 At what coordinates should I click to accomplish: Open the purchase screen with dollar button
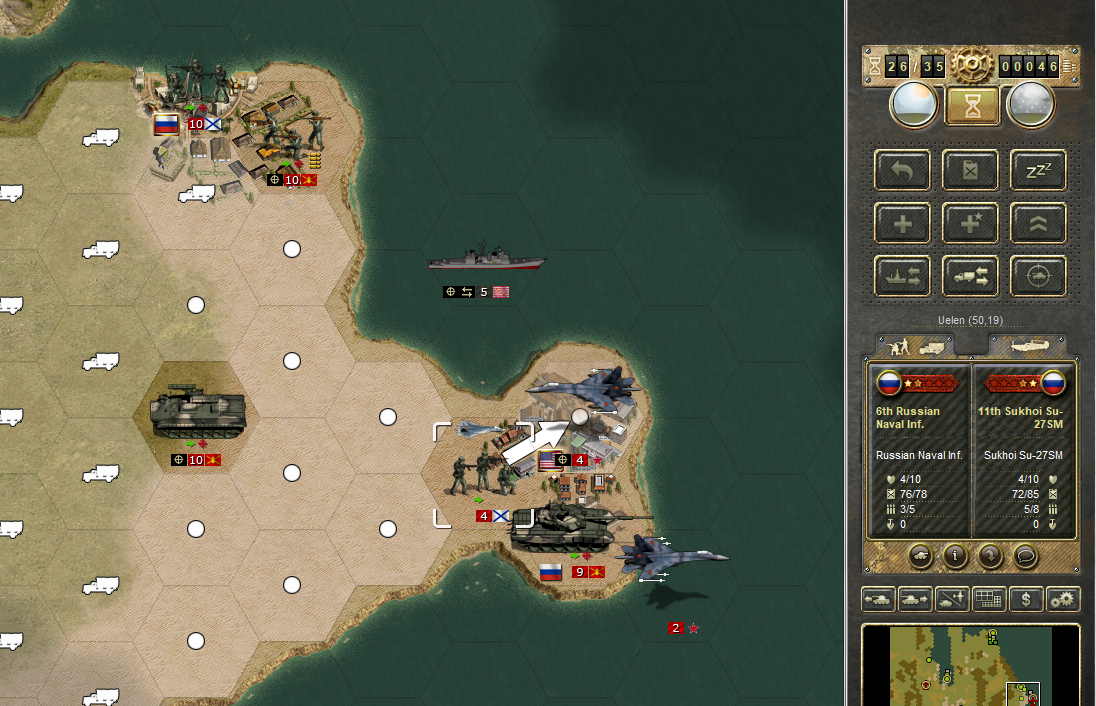[1026, 599]
